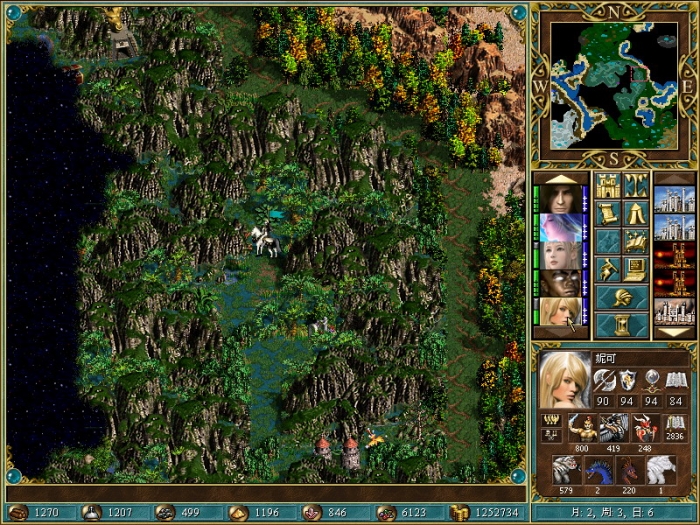
Task: Open the large hero portrait in the info panel
Action: [564, 380]
